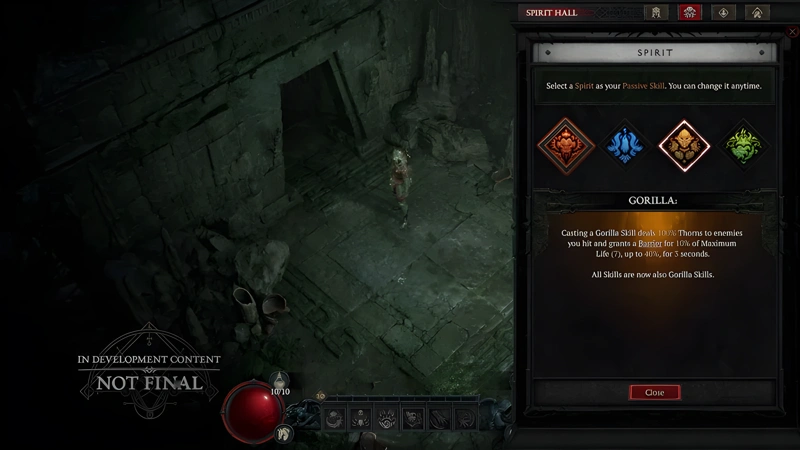Summon the mount with the horse icon
This screenshot has height=450, width=800.
coord(285,433)
